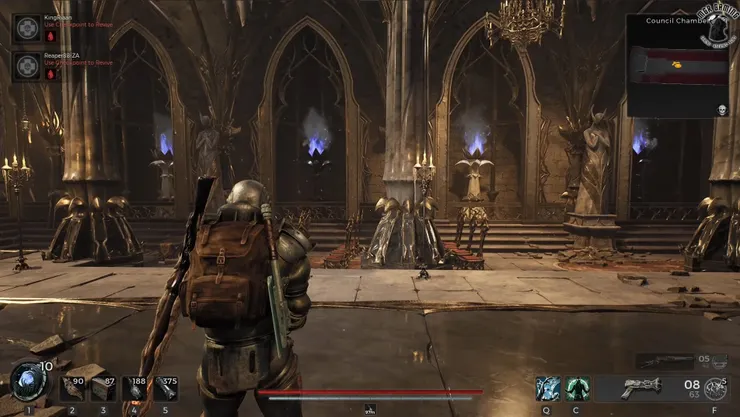Select the relic in quick slot 1
740x417 pixels.
(x=27, y=384)
